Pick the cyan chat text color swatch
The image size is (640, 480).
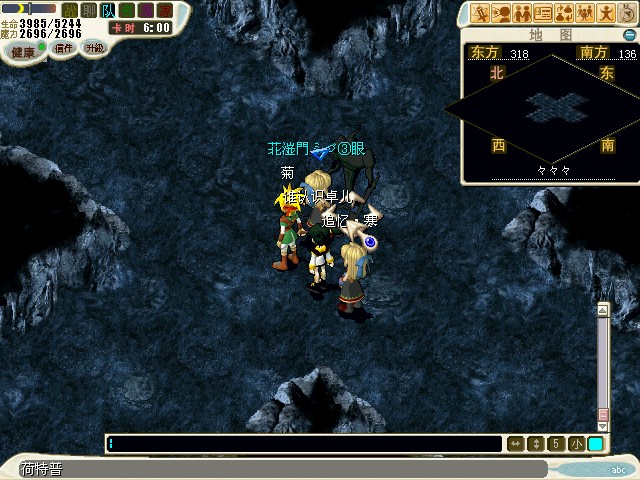(x=595, y=444)
